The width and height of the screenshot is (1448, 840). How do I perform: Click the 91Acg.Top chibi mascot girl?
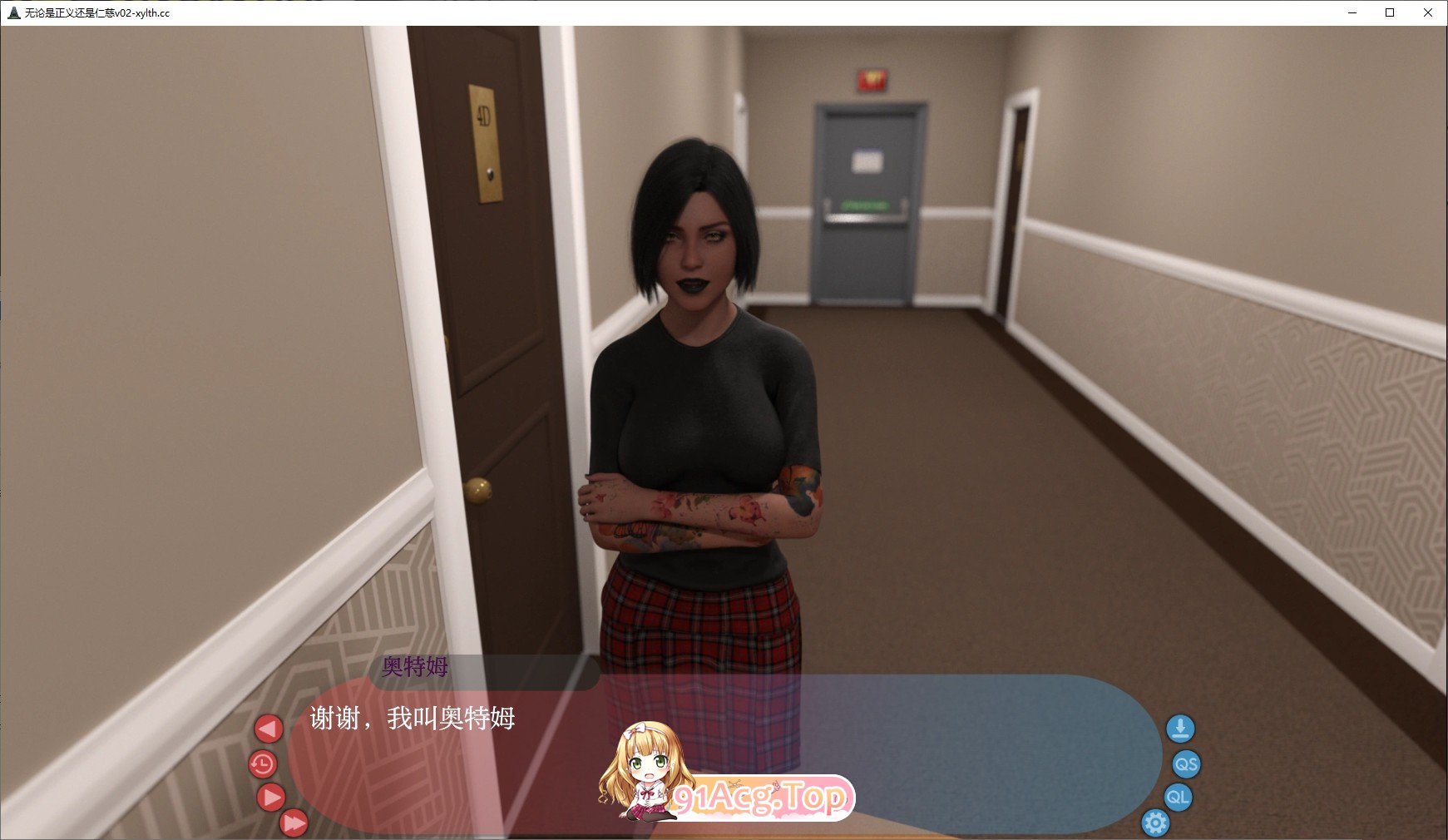pyautogui.click(x=645, y=773)
